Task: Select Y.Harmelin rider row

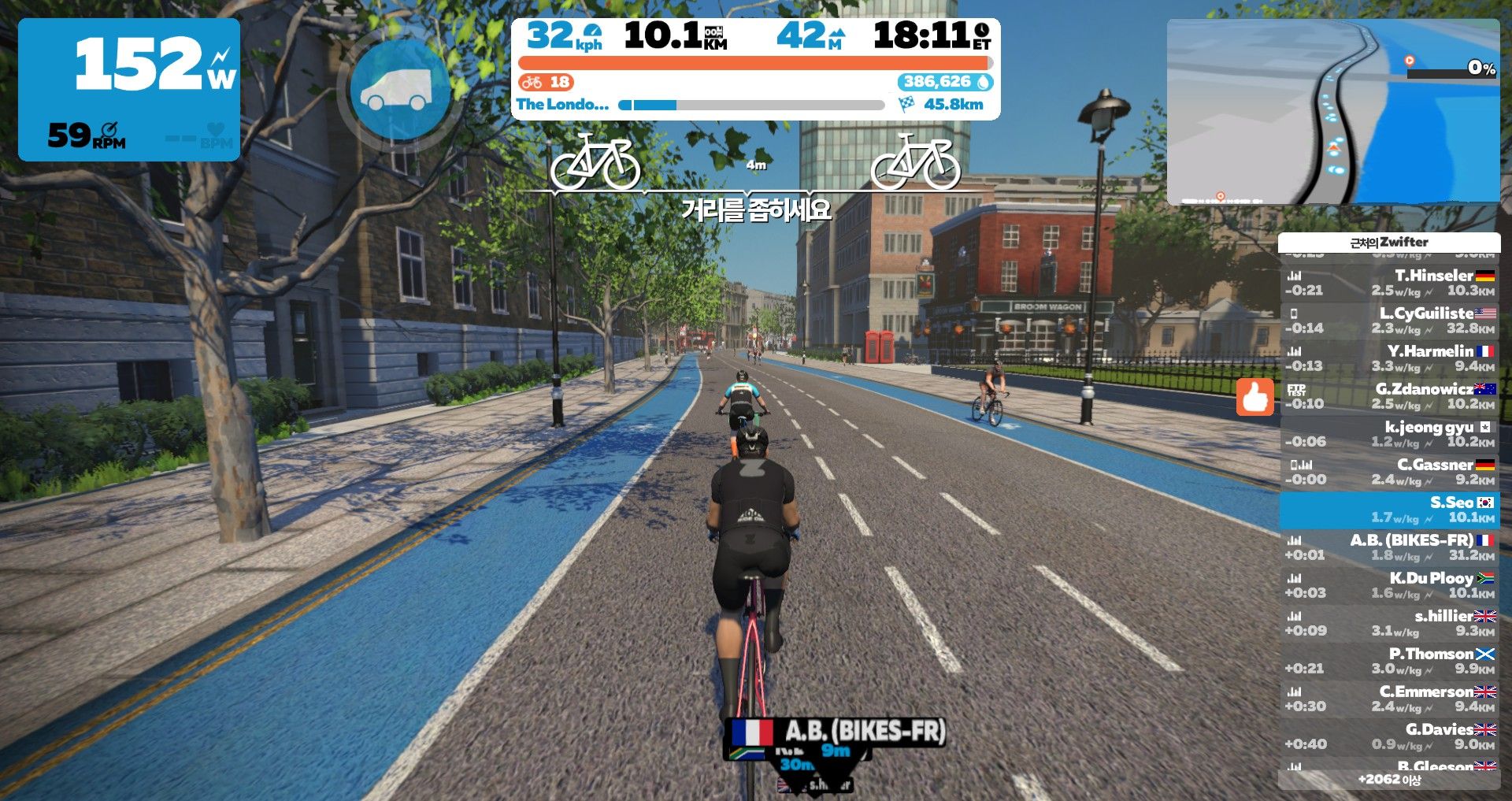Action: point(1389,358)
